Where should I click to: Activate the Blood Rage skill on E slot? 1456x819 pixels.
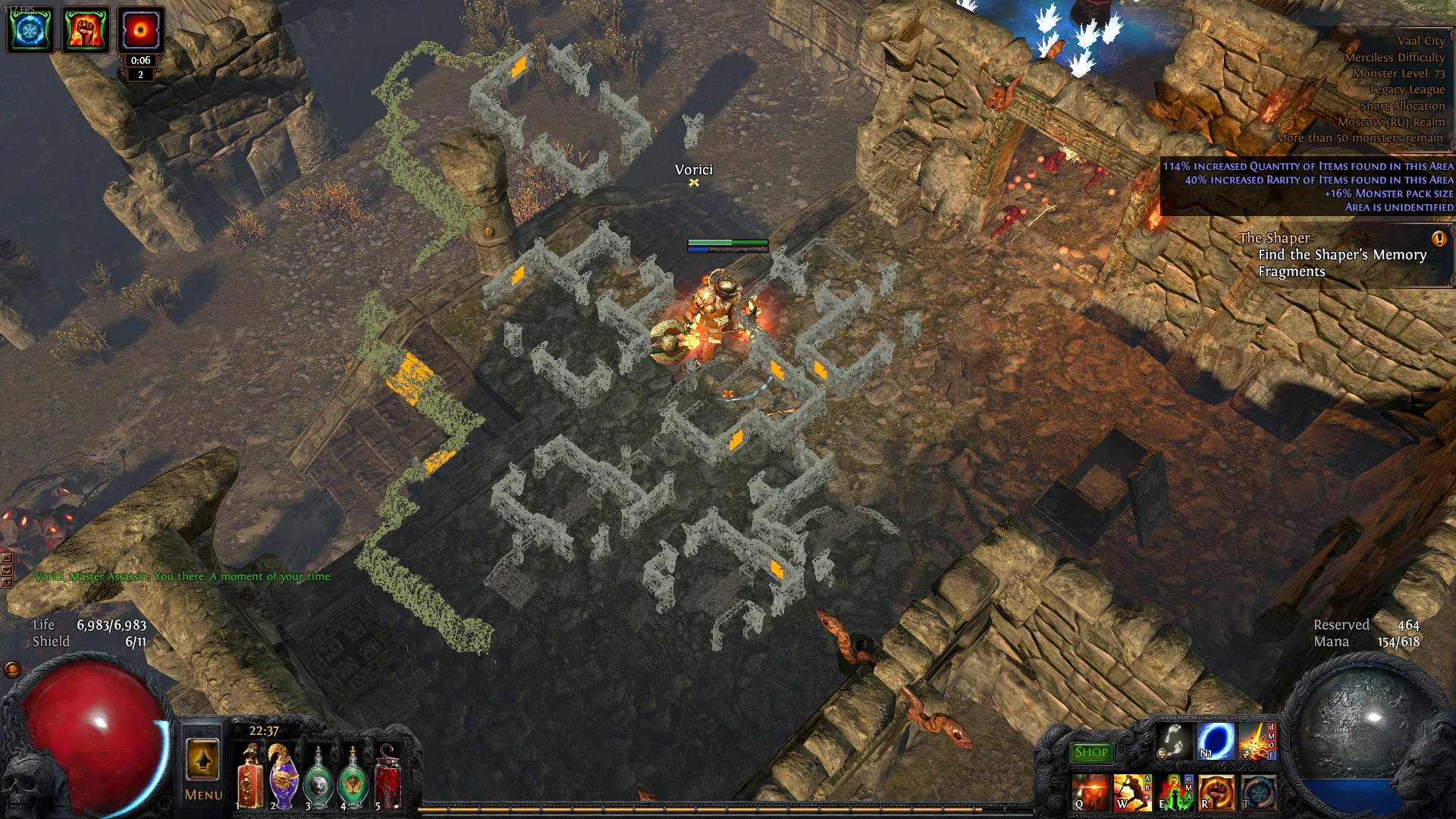[1174, 792]
